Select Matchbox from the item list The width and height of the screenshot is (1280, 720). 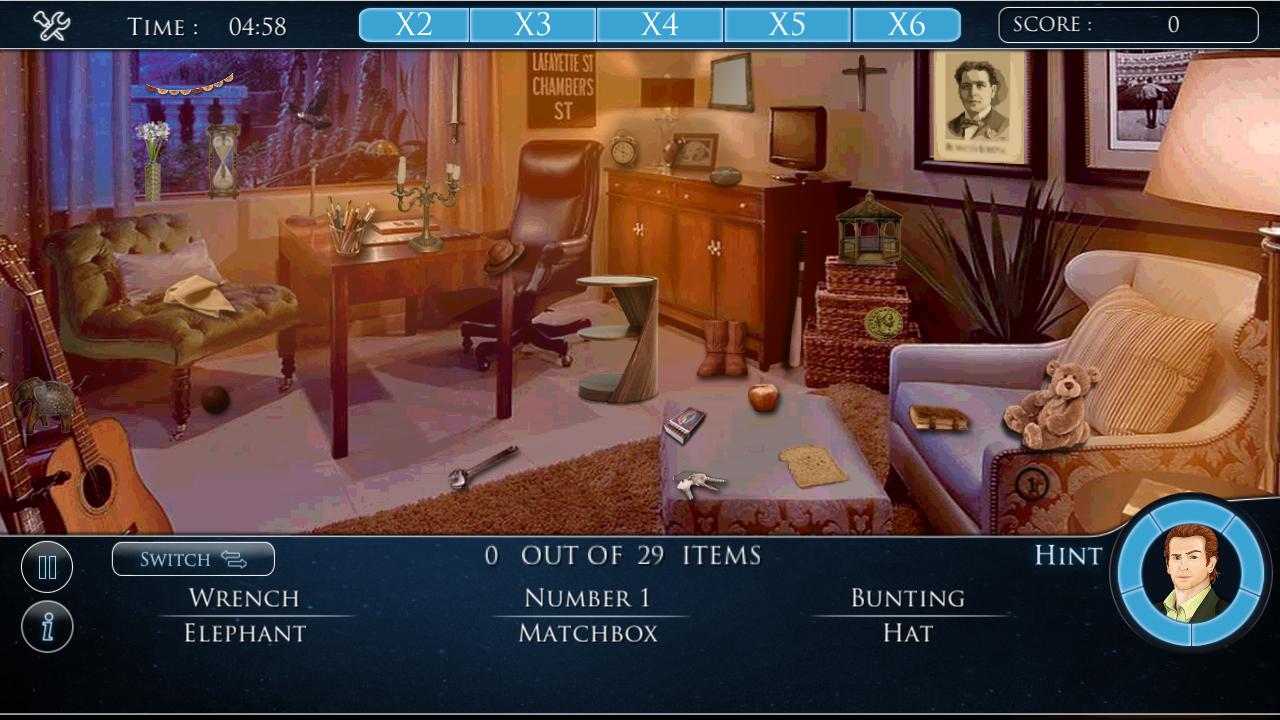[584, 633]
